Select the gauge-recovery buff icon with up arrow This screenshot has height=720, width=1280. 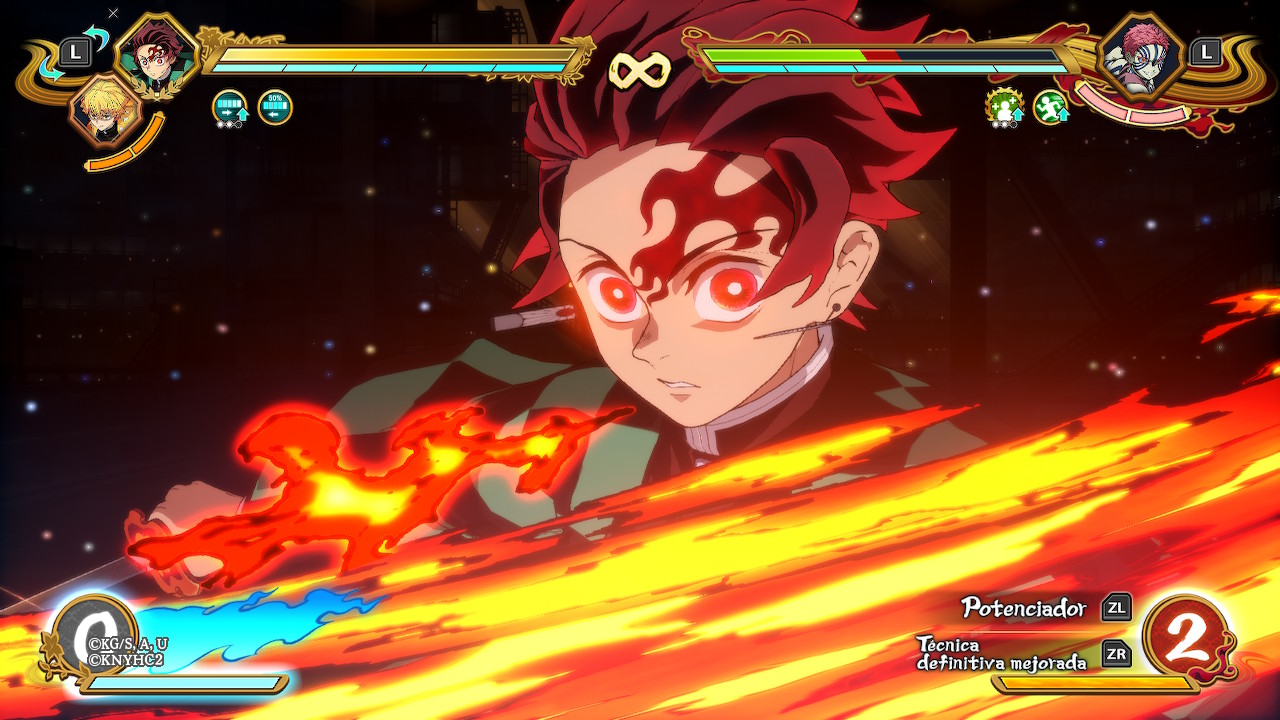pos(230,107)
